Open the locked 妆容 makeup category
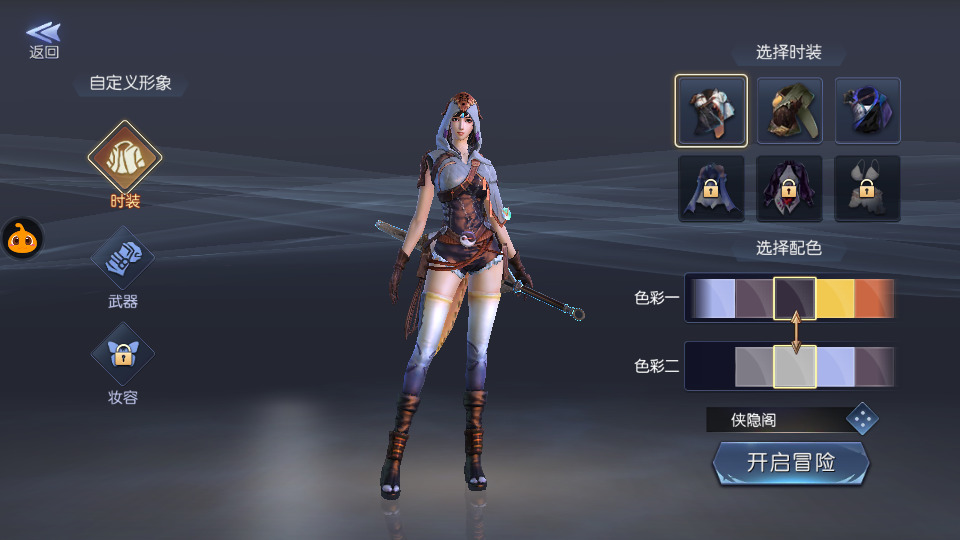 coord(123,354)
